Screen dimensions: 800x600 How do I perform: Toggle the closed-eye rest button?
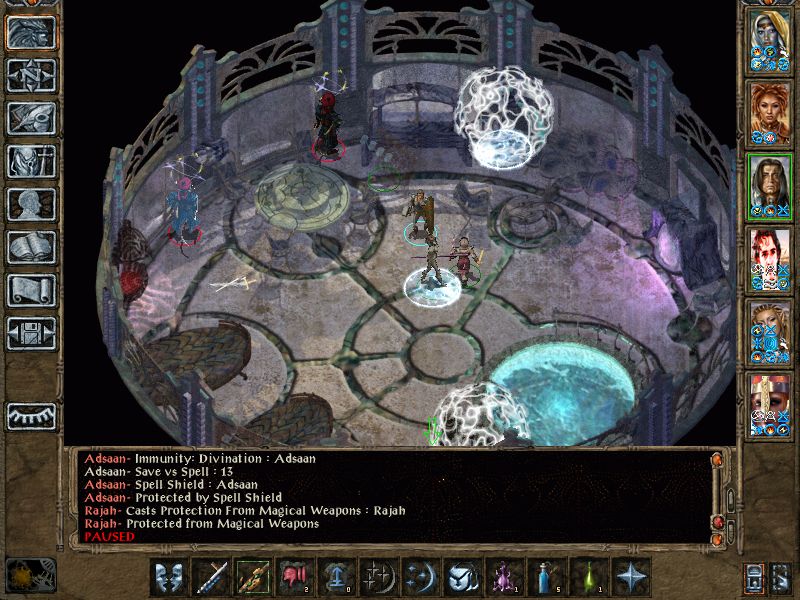[30, 415]
